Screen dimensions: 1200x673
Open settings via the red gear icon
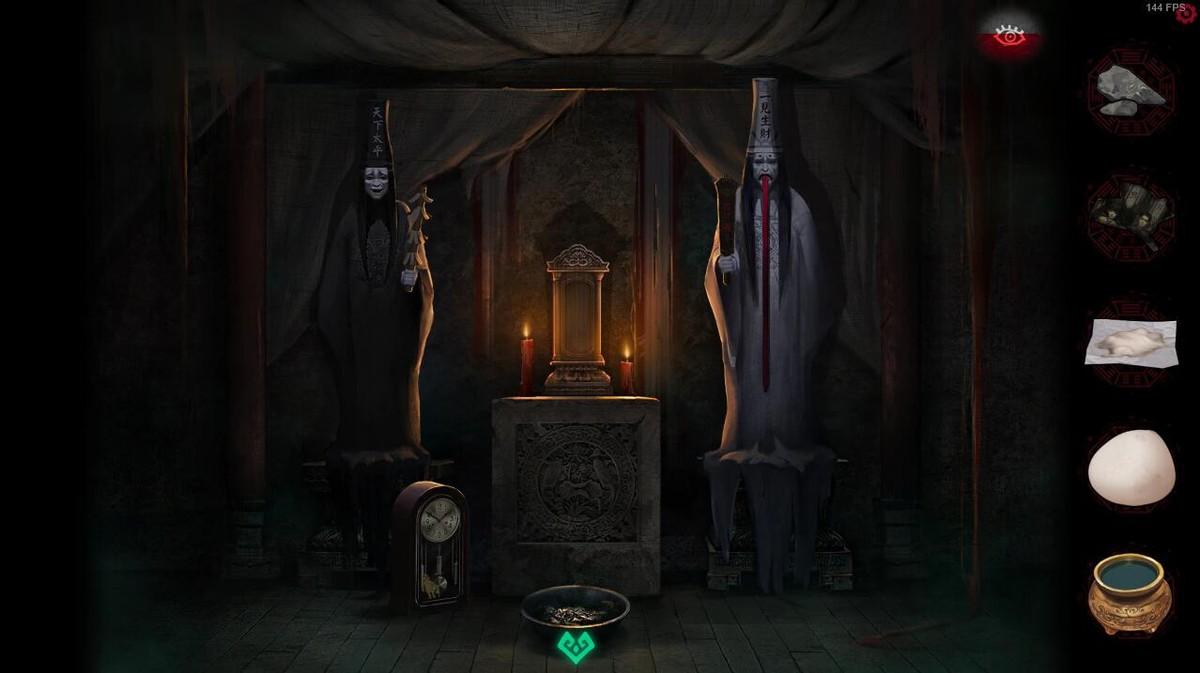tap(1187, 17)
